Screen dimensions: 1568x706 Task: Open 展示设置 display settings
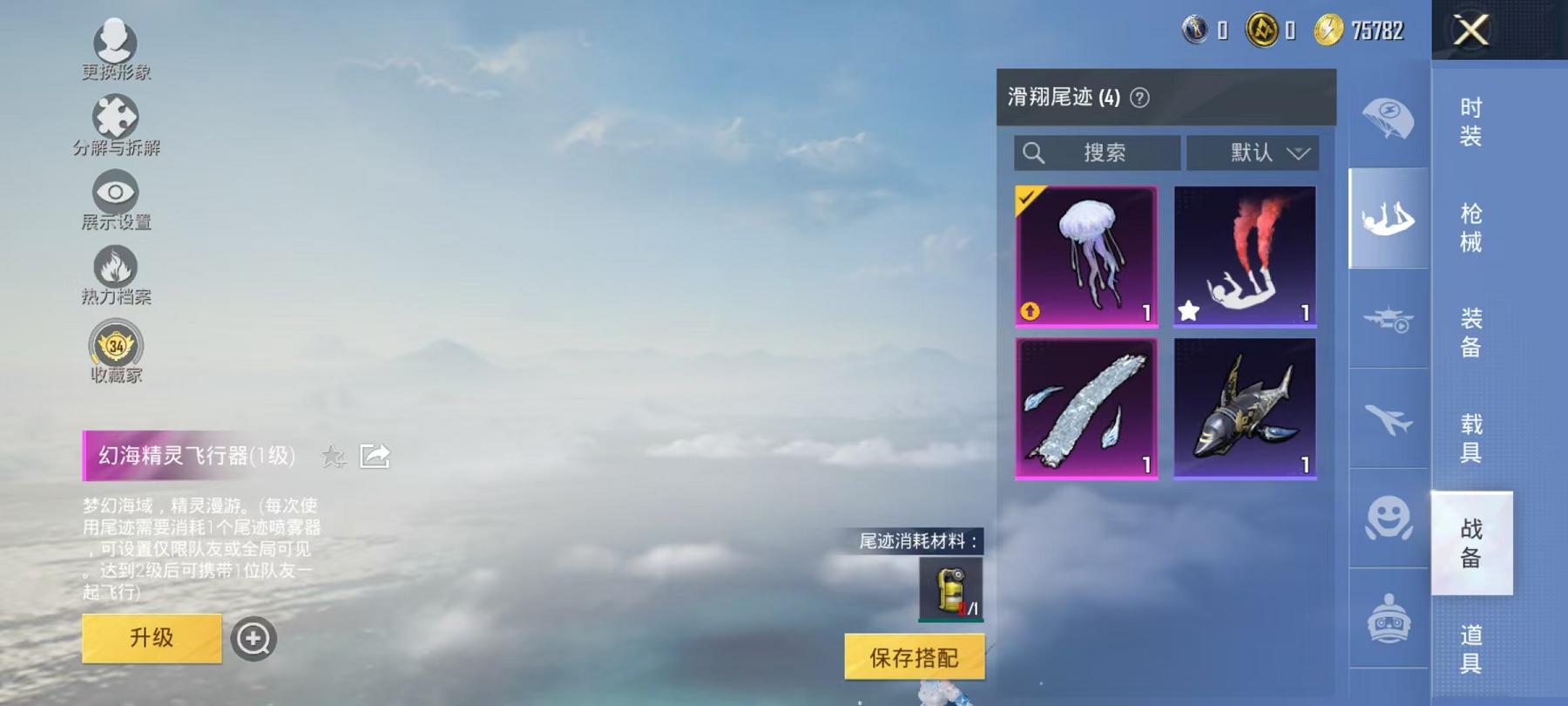116,193
